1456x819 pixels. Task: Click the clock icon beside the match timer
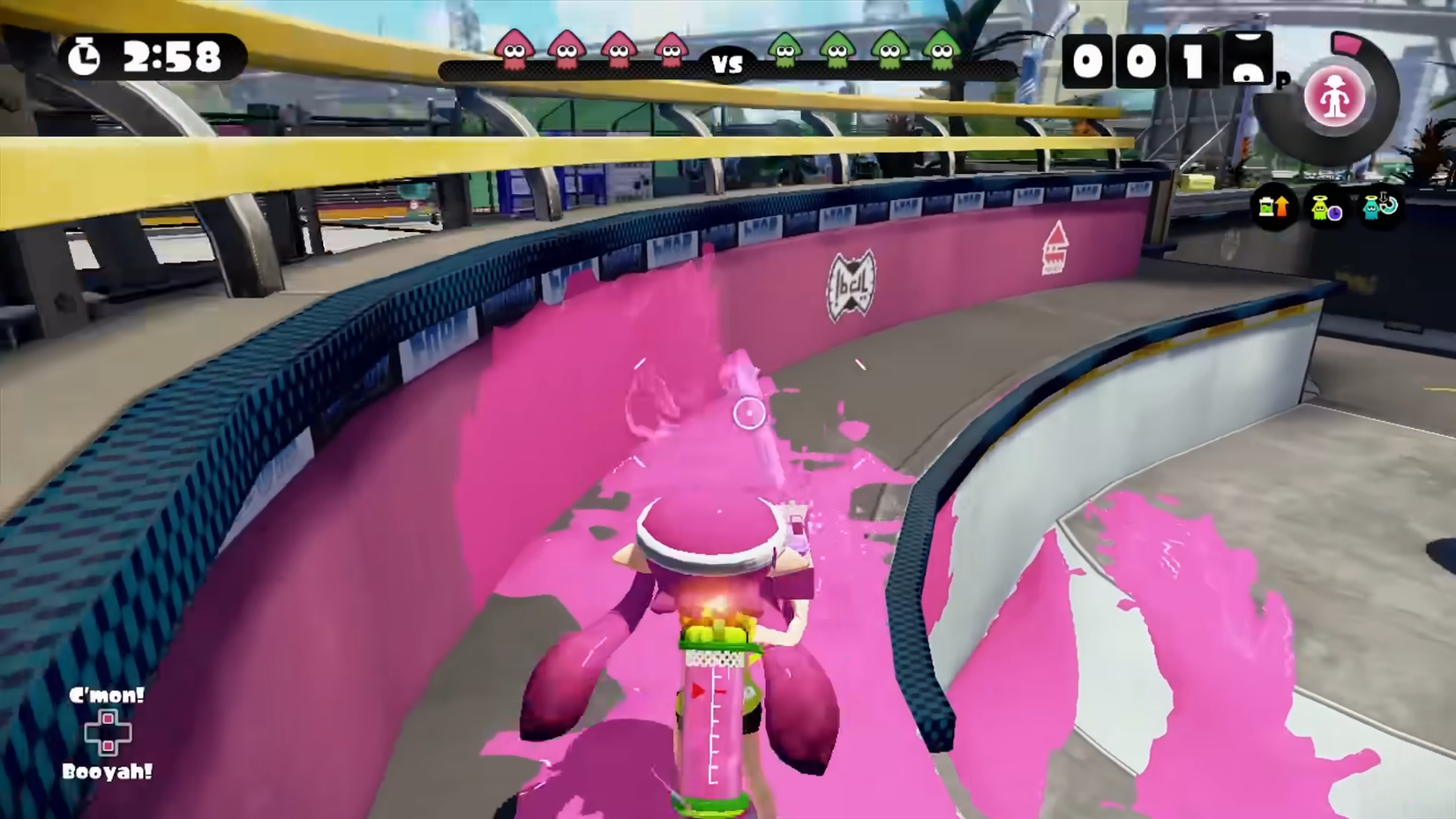pos(86,56)
